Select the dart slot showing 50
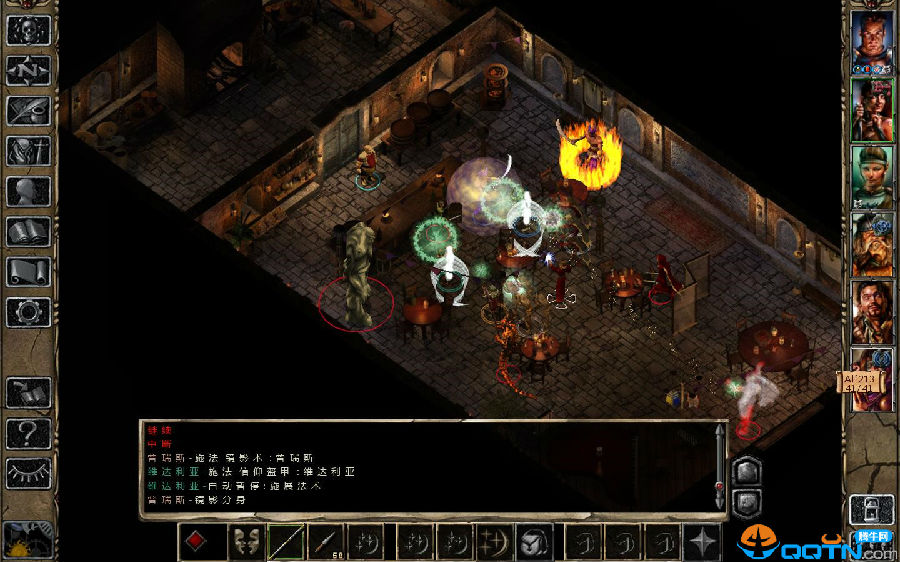Image resolution: width=900 pixels, height=562 pixels. coord(328,542)
